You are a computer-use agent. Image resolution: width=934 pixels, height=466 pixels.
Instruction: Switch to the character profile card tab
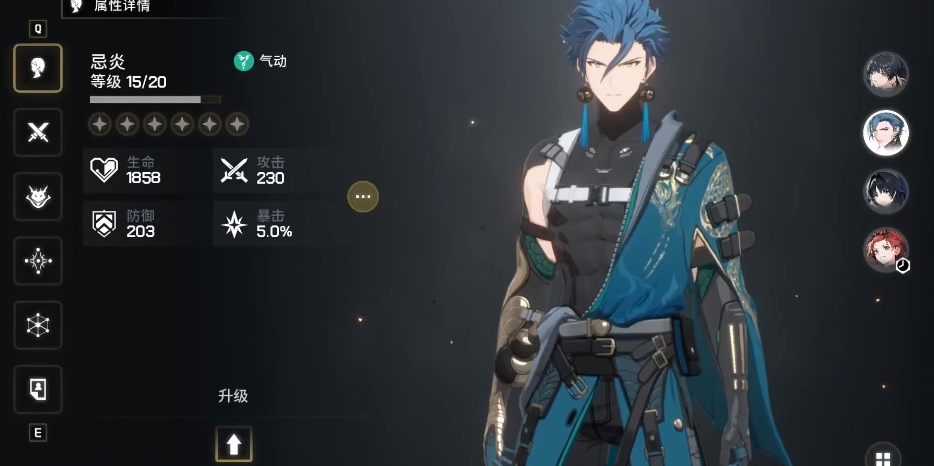click(x=38, y=389)
